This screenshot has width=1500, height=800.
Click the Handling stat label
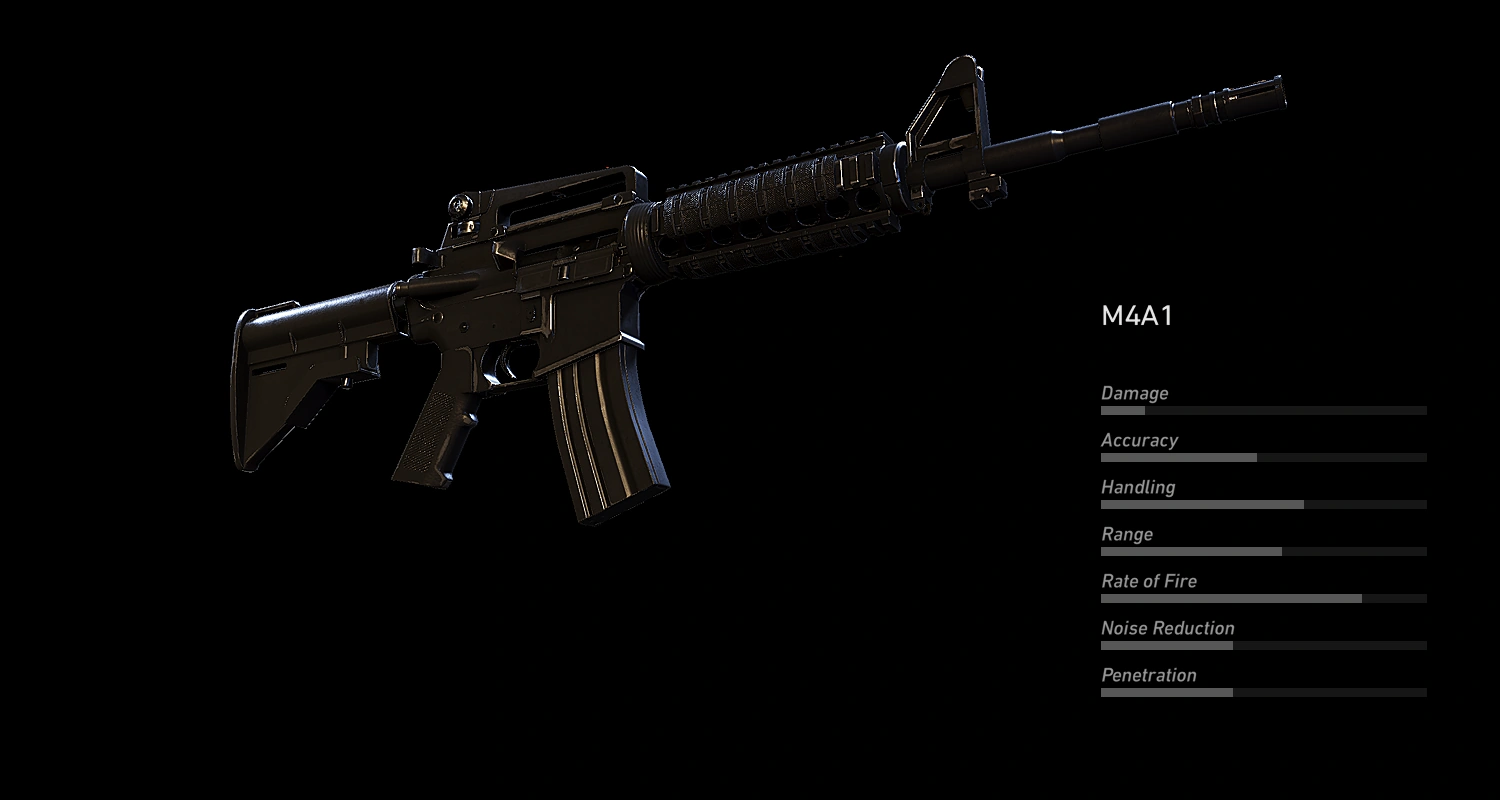[x=1137, y=488]
